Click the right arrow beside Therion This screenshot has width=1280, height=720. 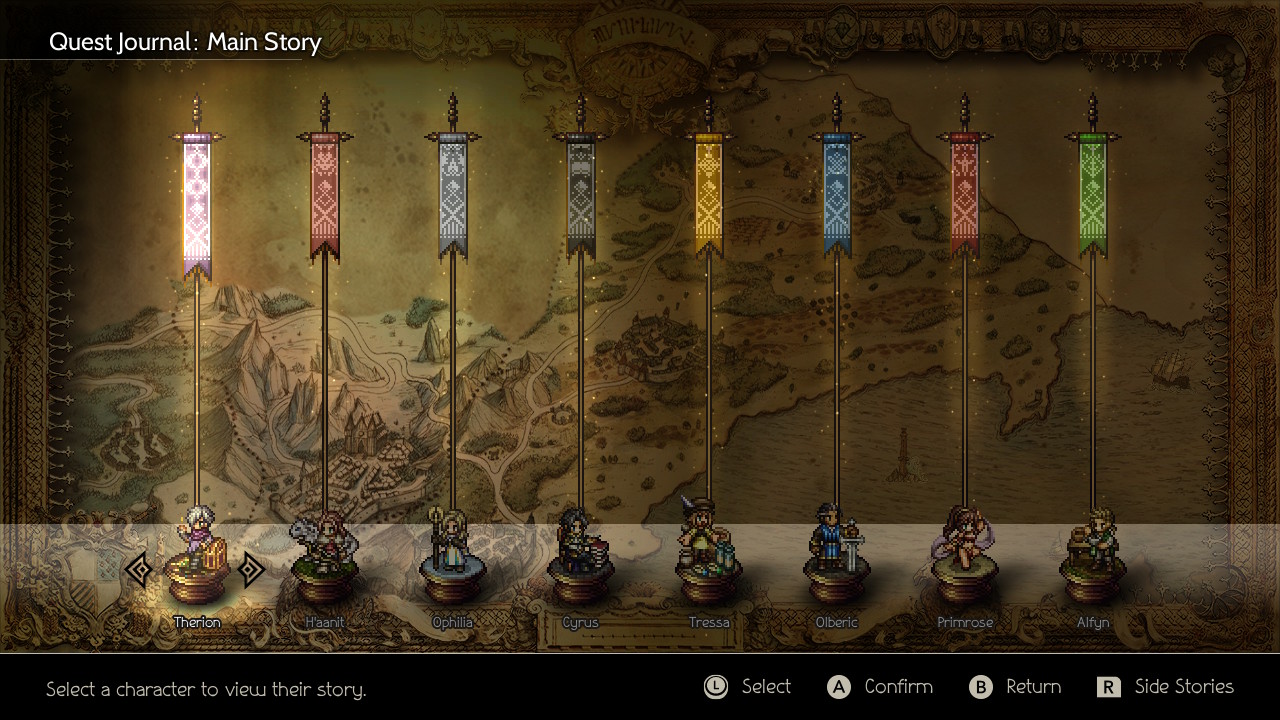coord(251,570)
